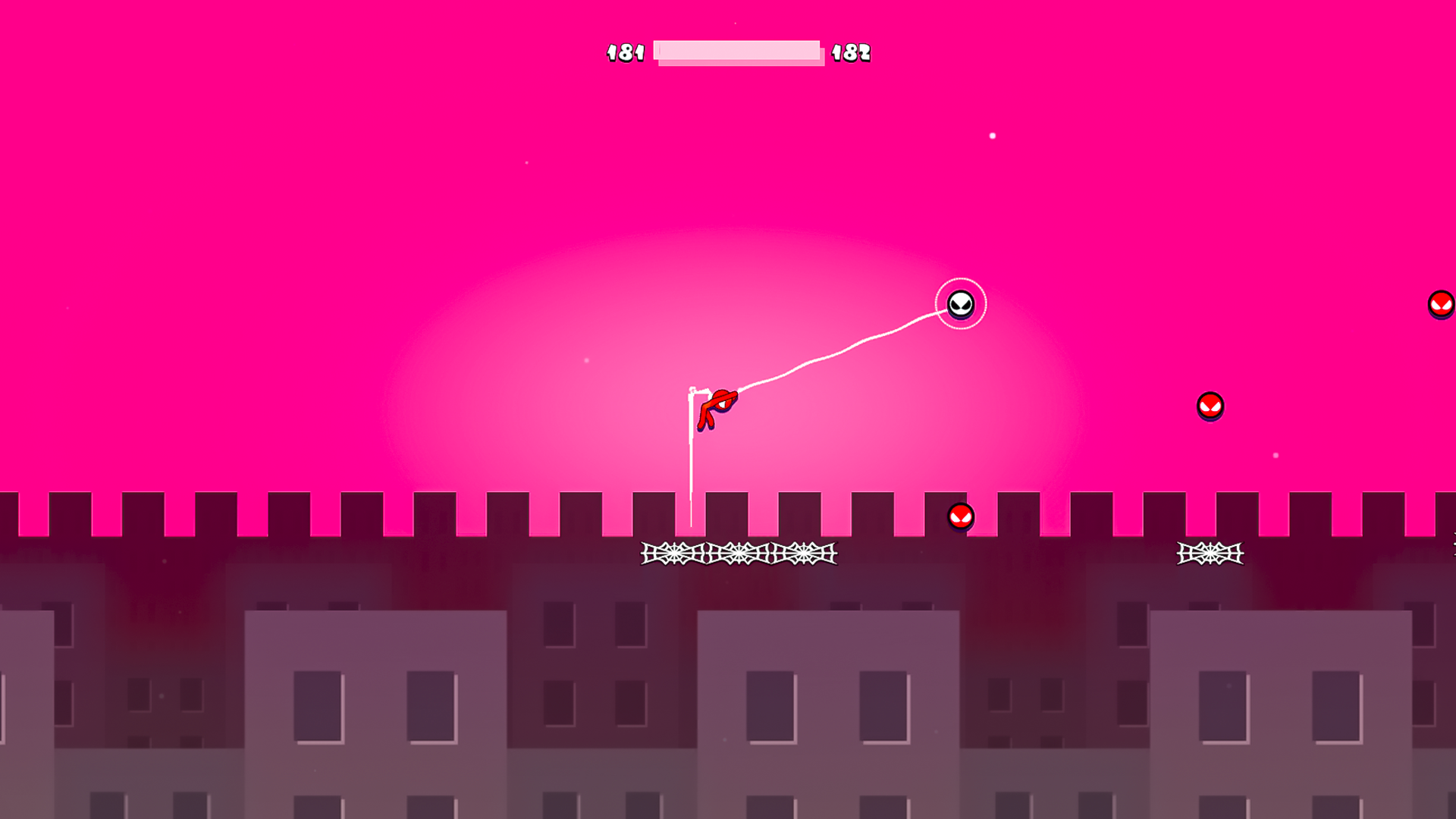
Task: Click the white web decal on the right platform
Action: pos(1209,554)
